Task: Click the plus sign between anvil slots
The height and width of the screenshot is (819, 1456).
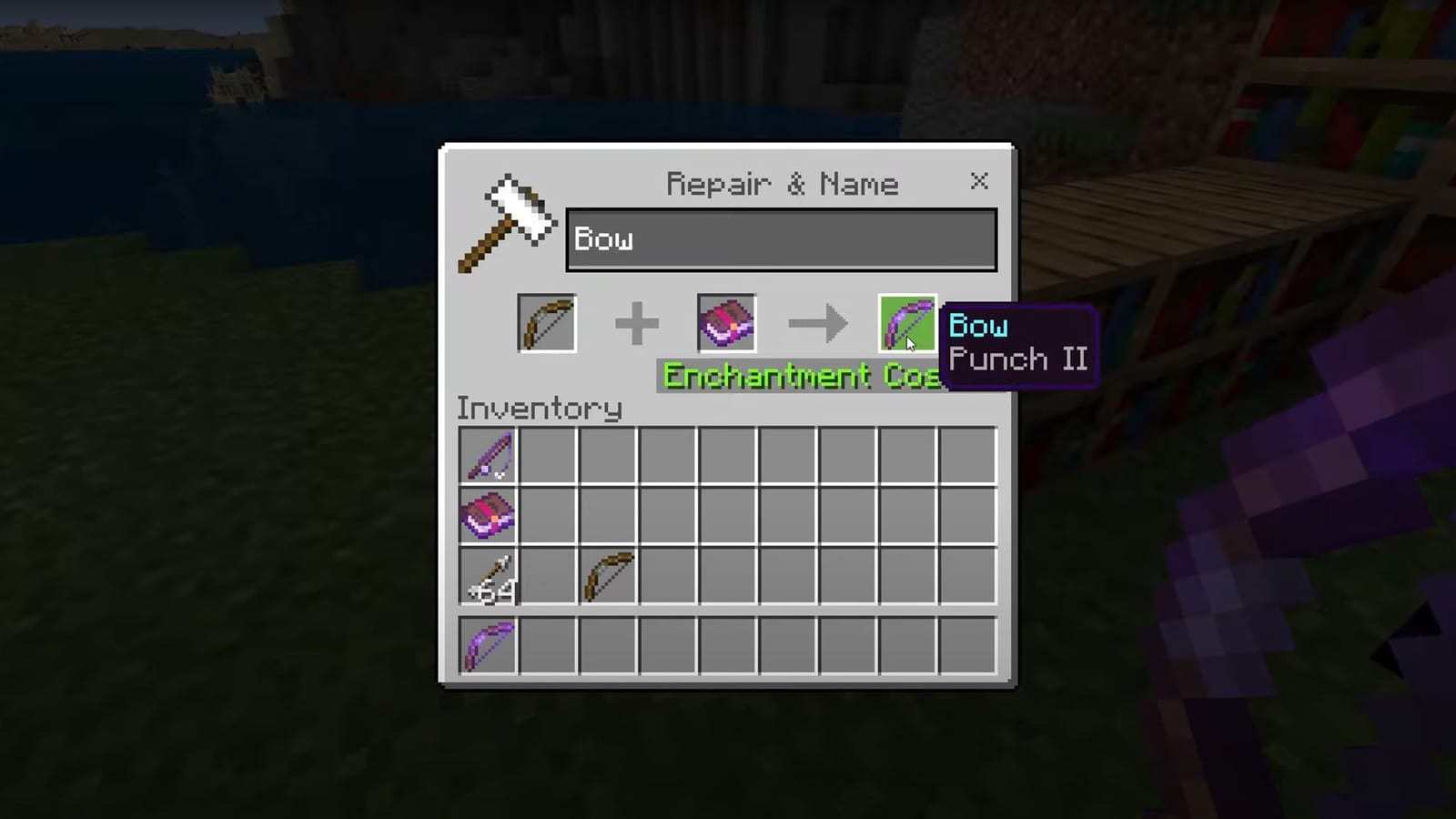Action: [636, 323]
